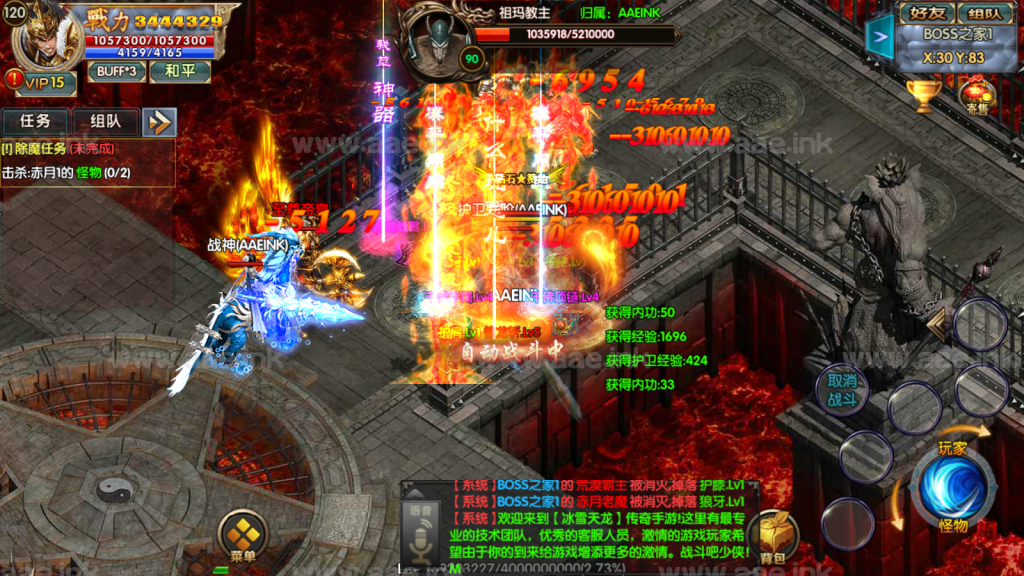Select the 除魔任务 quest tracker entry
The width and height of the screenshot is (1024, 576).
click(x=60, y=148)
